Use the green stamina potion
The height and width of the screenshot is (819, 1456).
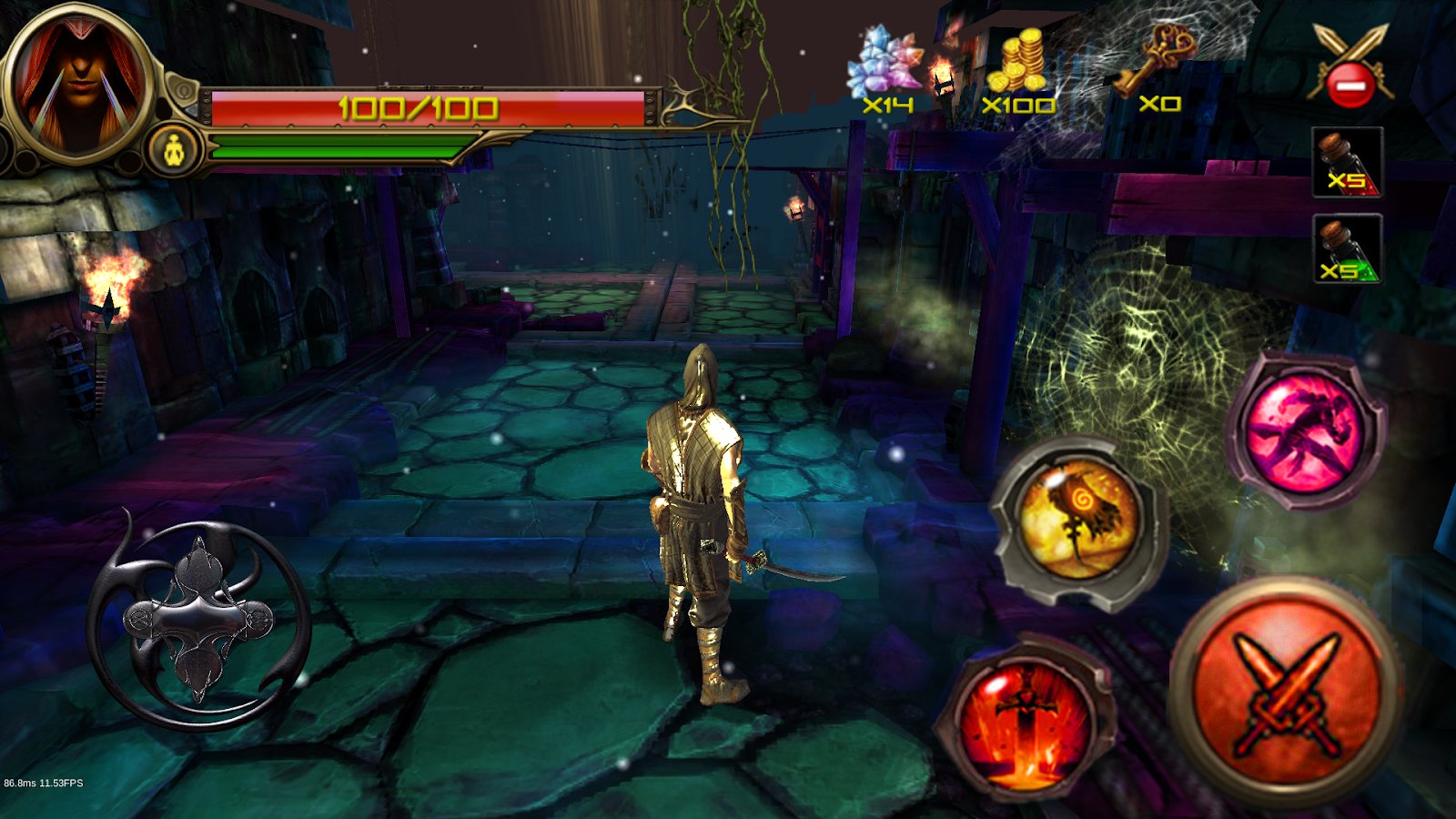(x=1347, y=249)
